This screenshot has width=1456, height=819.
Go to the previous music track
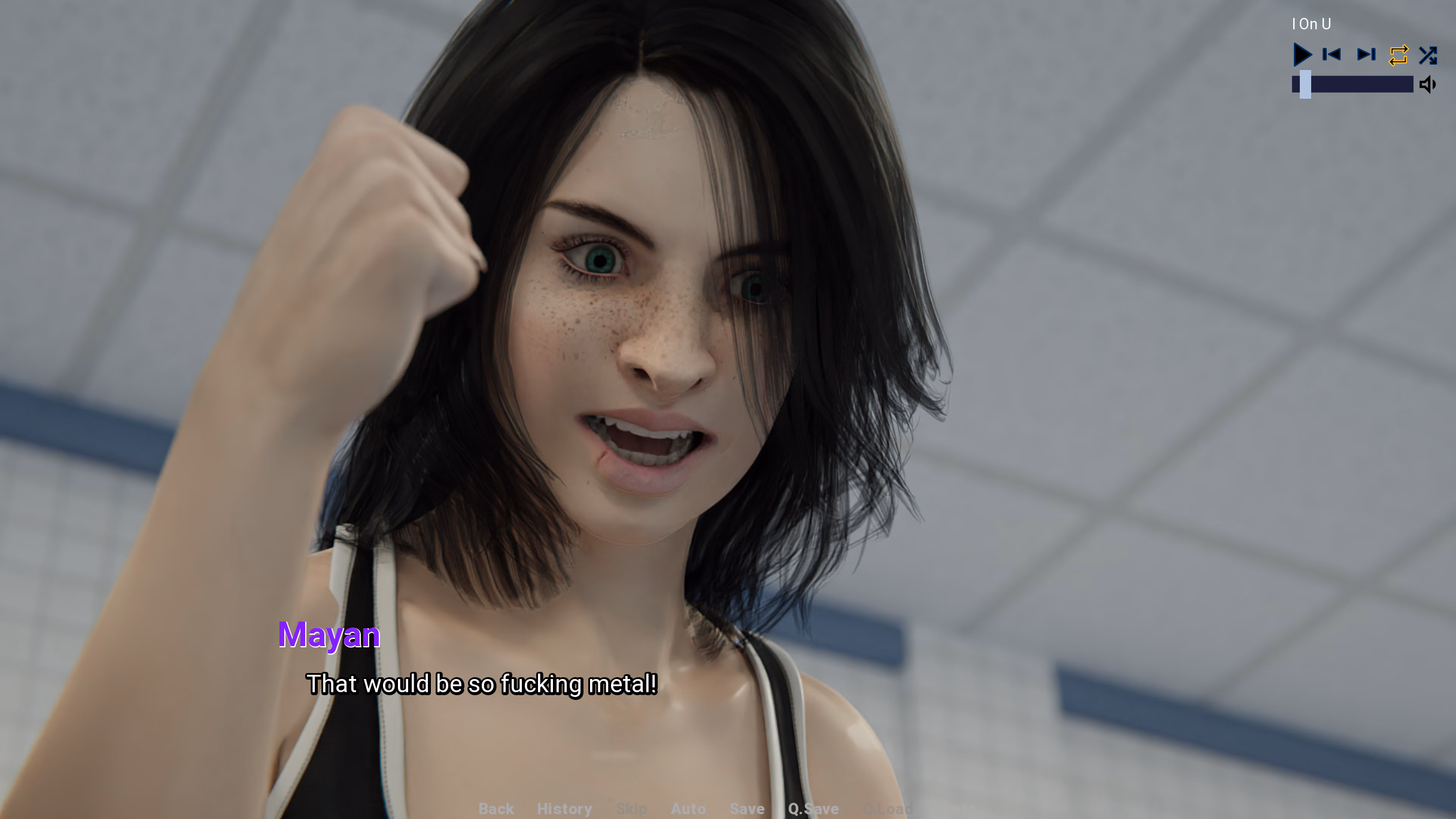(x=1332, y=54)
